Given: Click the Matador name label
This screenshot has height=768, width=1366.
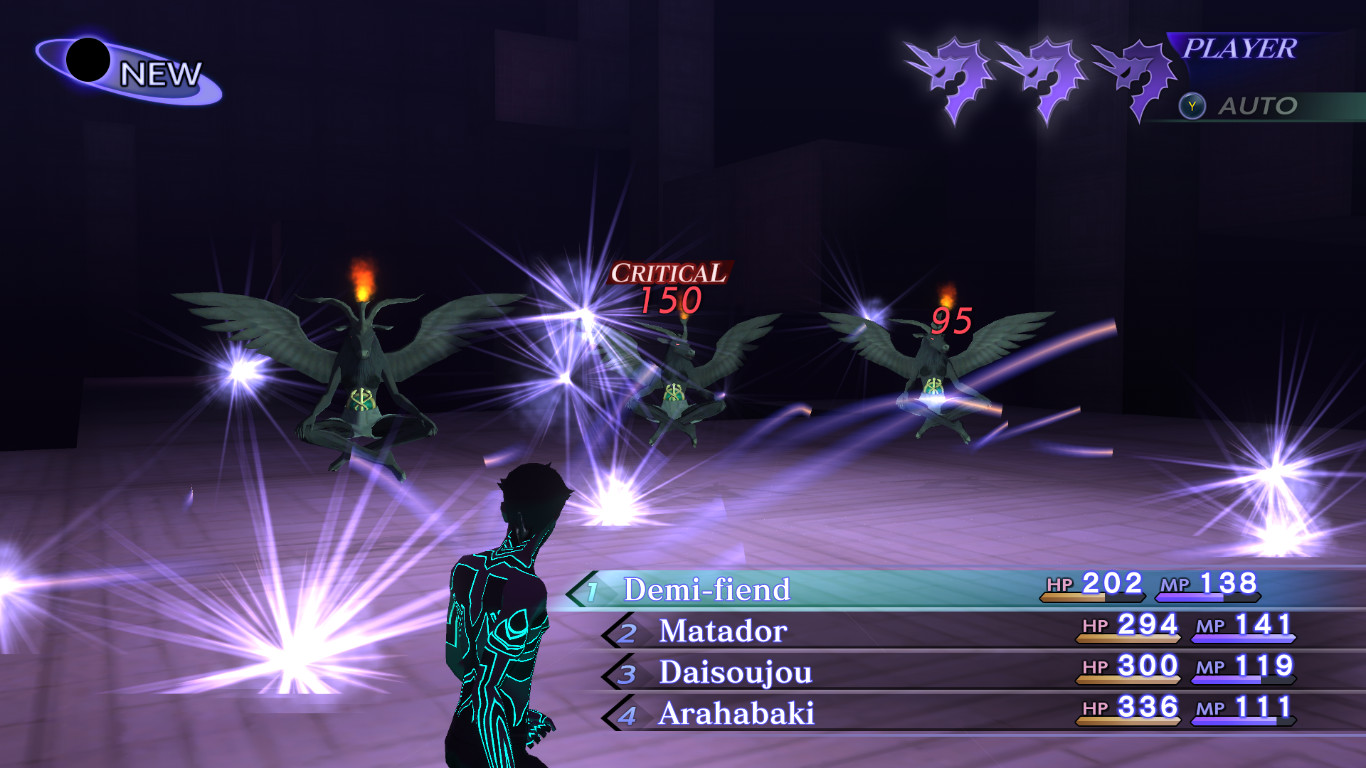Looking at the screenshot, I should tap(722, 630).
